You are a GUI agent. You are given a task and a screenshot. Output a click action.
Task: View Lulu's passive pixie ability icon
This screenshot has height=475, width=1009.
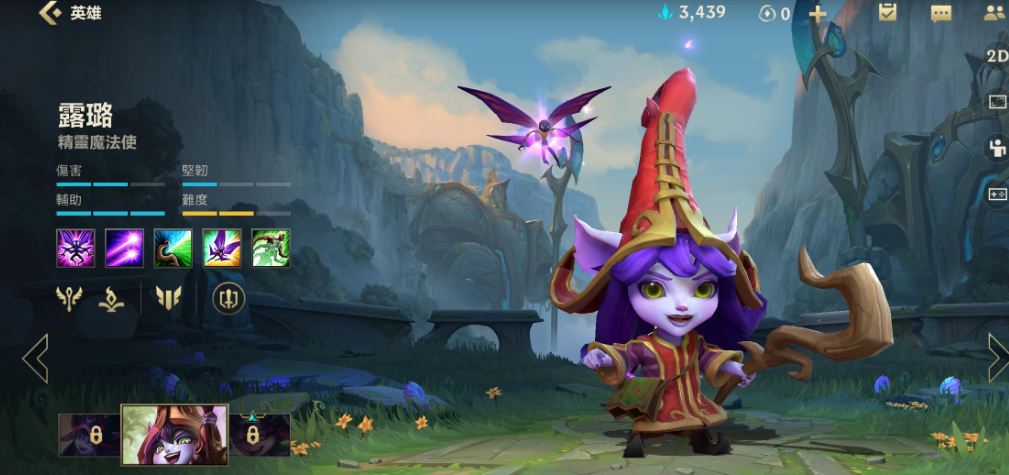tap(75, 248)
